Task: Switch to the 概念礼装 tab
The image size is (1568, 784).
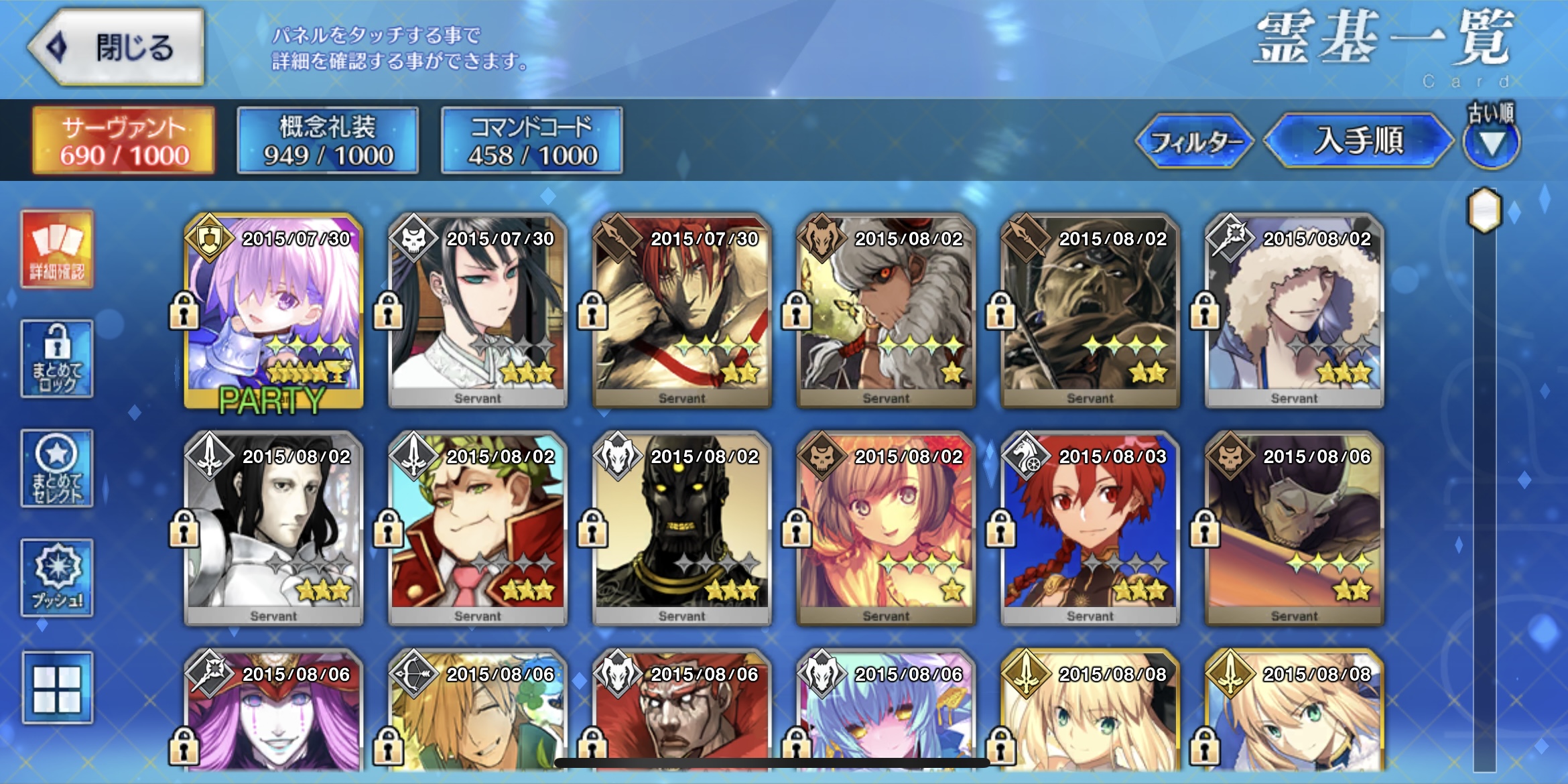Action: pos(328,141)
